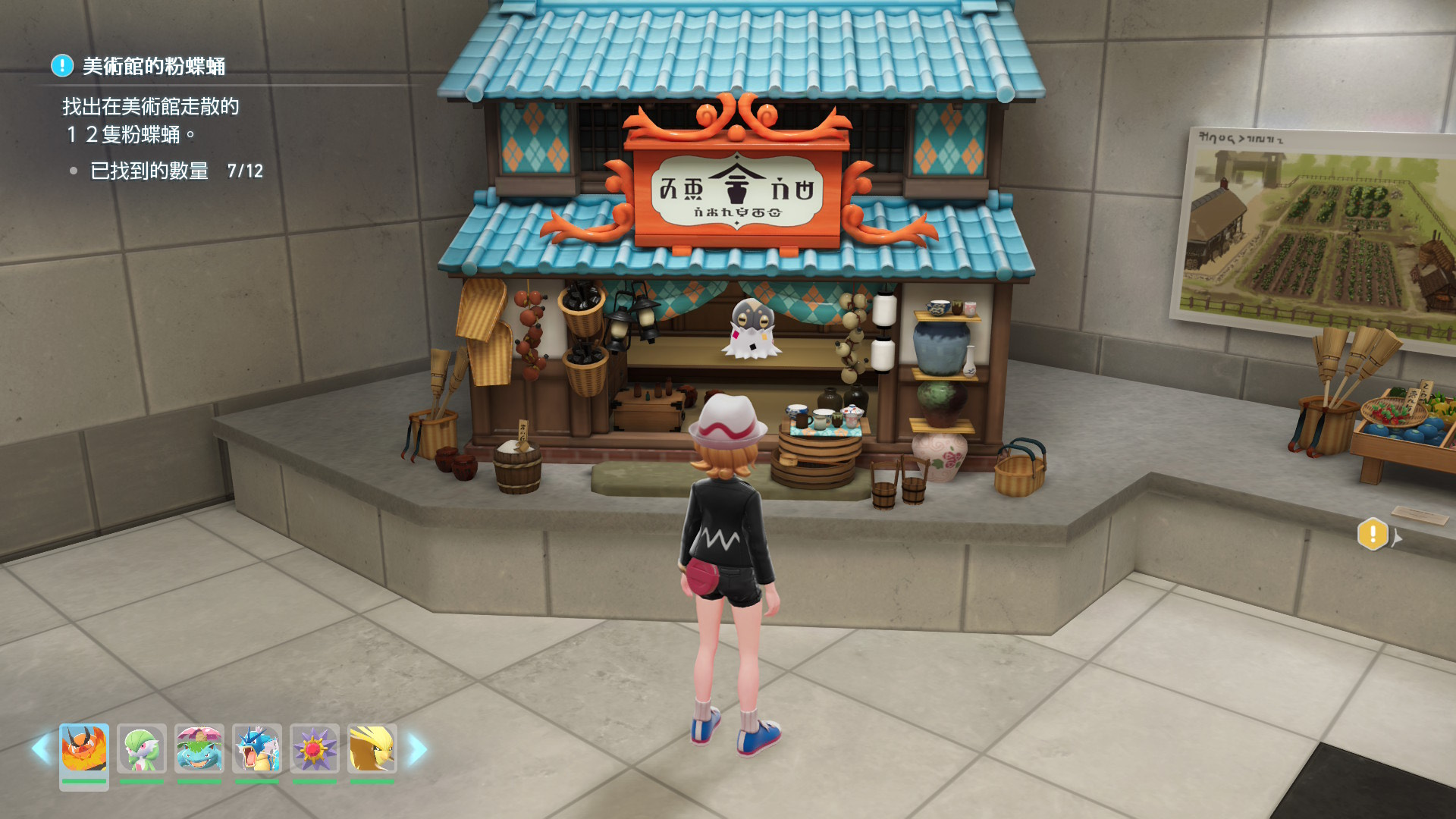Choose Venusaur from the party bar

click(199, 749)
